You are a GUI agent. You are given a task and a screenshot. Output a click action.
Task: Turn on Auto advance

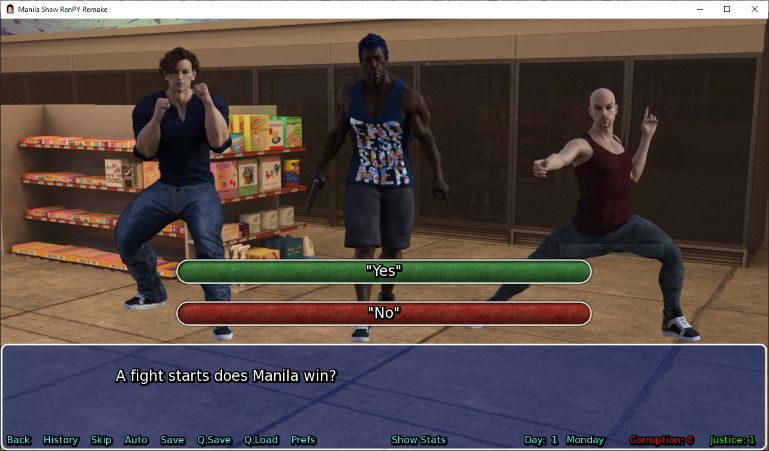tap(136, 440)
